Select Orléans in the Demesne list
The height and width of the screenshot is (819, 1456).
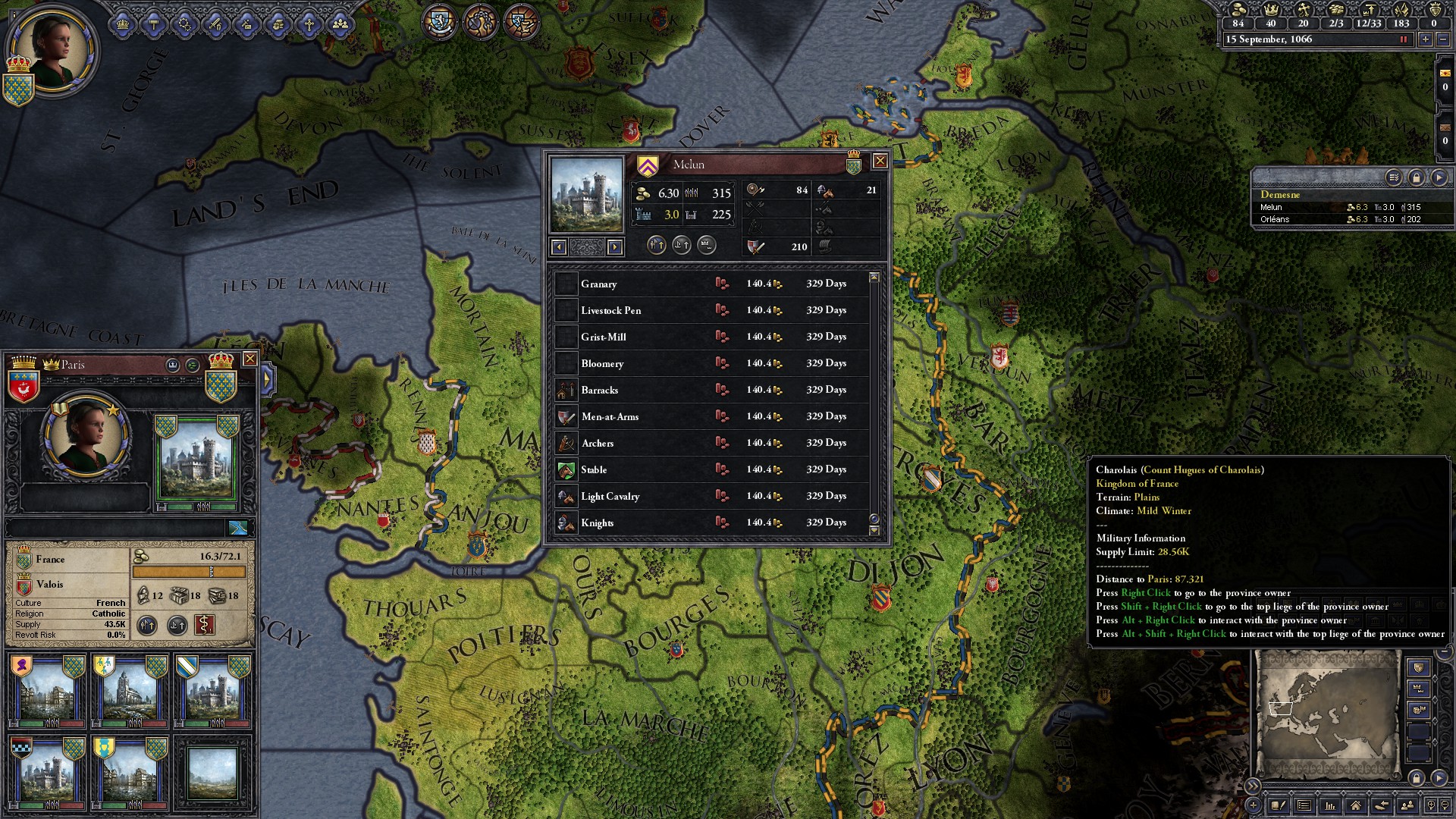click(x=1275, y=220)
